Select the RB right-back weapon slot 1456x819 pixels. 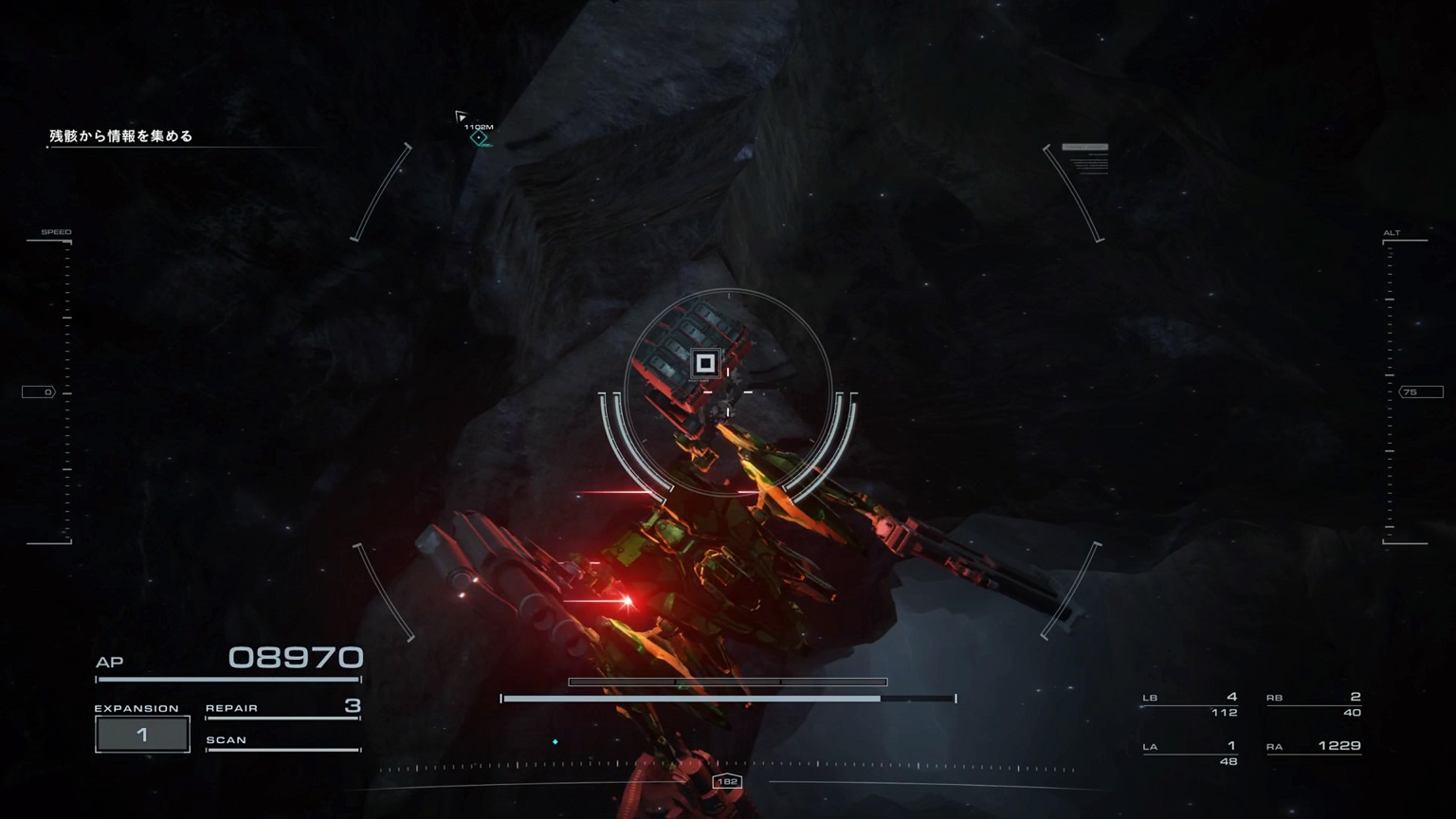[x=1314, y=704]
